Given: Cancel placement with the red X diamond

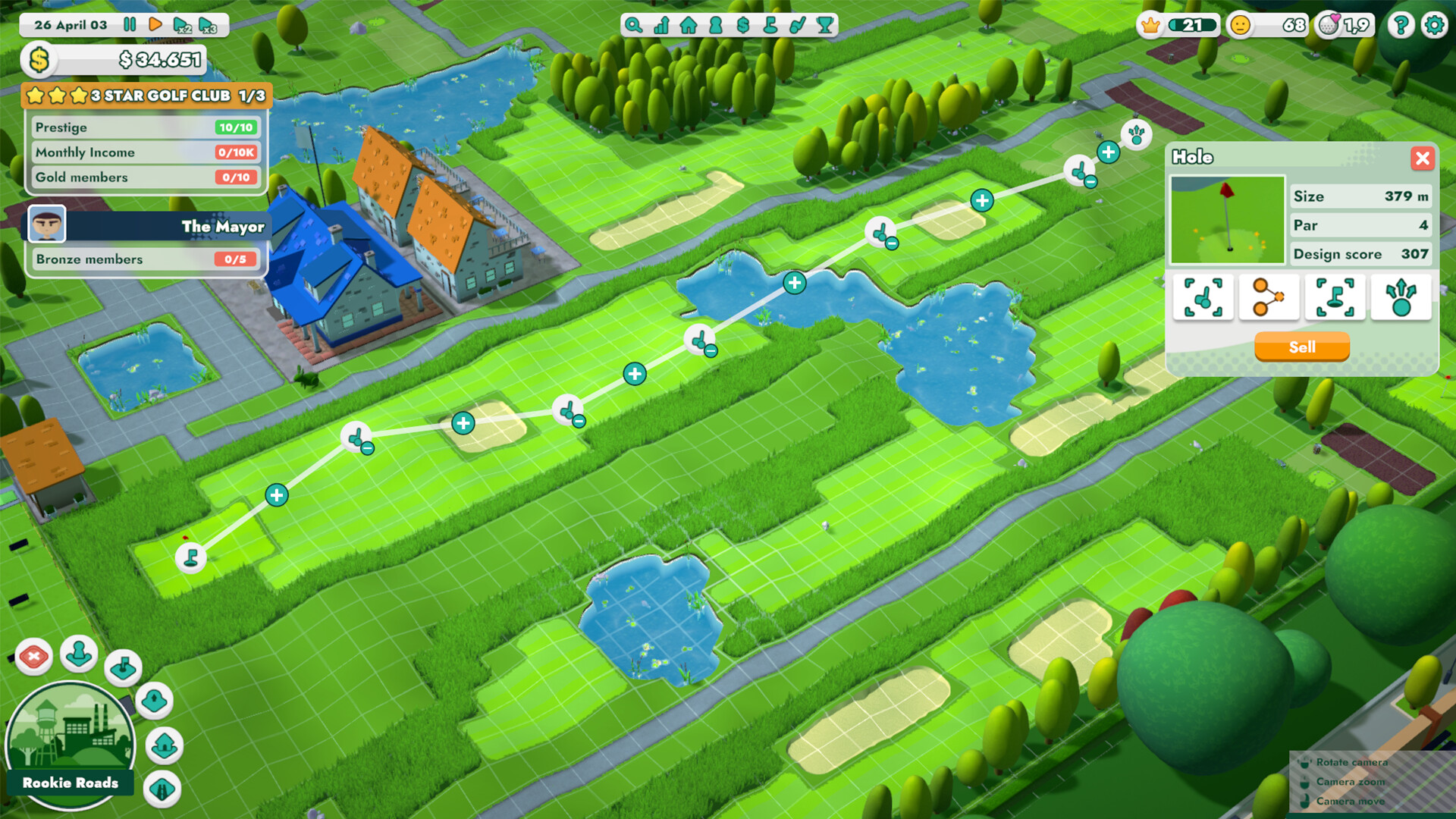Looking at the screenshot, I should point(33,657).
